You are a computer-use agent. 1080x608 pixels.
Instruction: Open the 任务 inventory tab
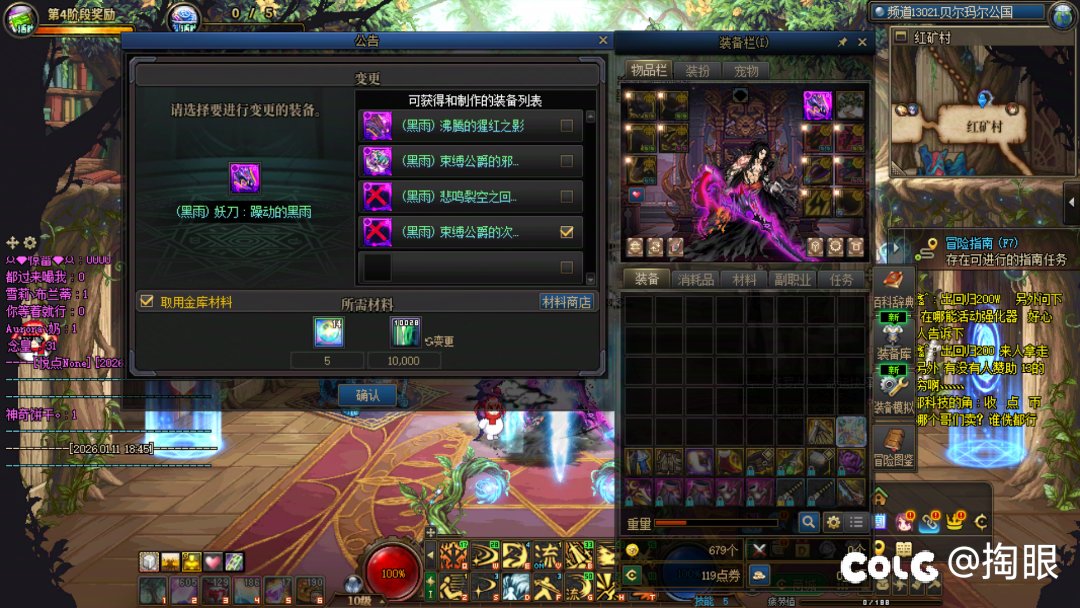click(842, 280)
